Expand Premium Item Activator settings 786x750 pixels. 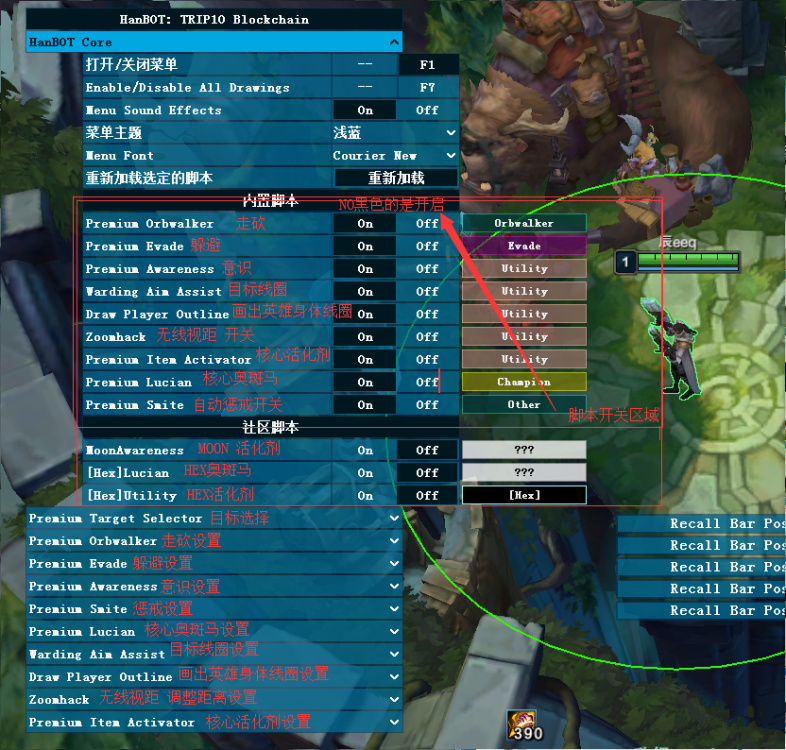click(x=214, y=722)
